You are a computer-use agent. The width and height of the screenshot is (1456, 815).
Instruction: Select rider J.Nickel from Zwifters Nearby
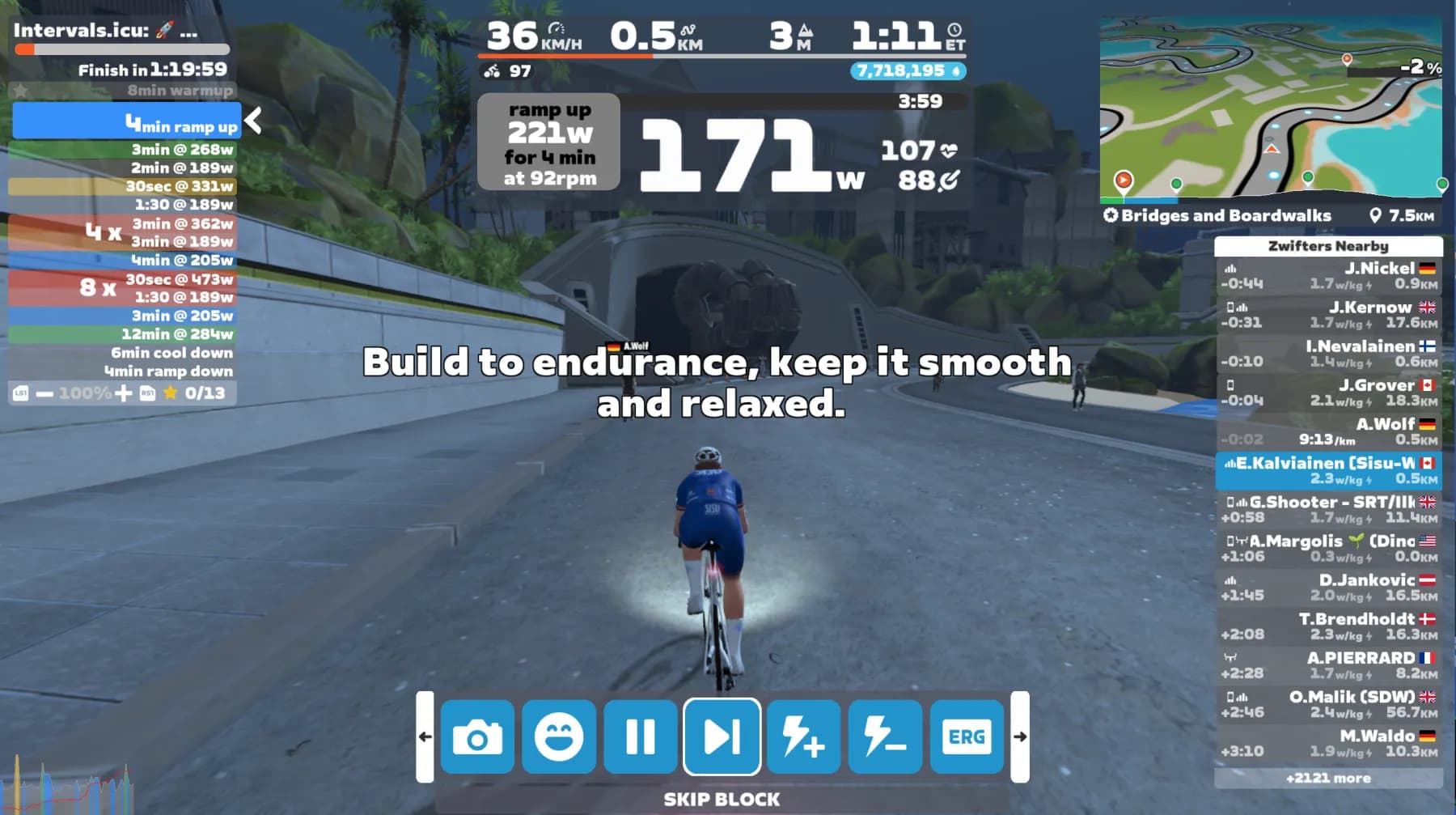(1327, 275)
